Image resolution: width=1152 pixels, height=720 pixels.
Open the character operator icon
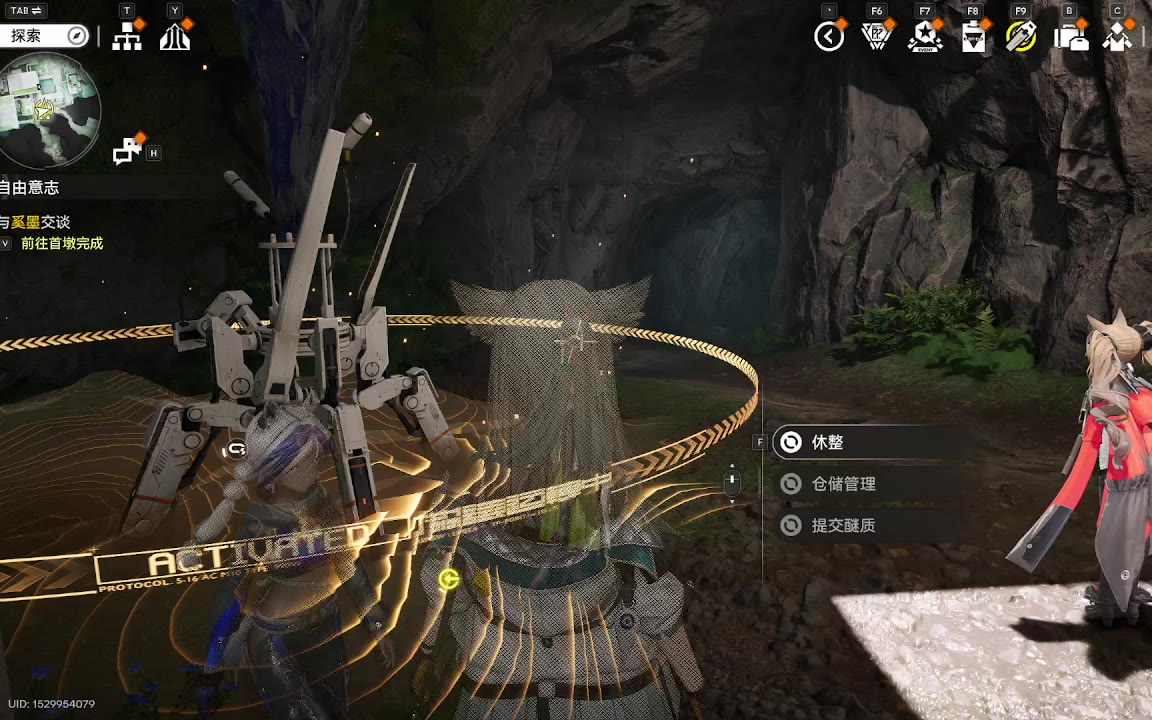1117,38
